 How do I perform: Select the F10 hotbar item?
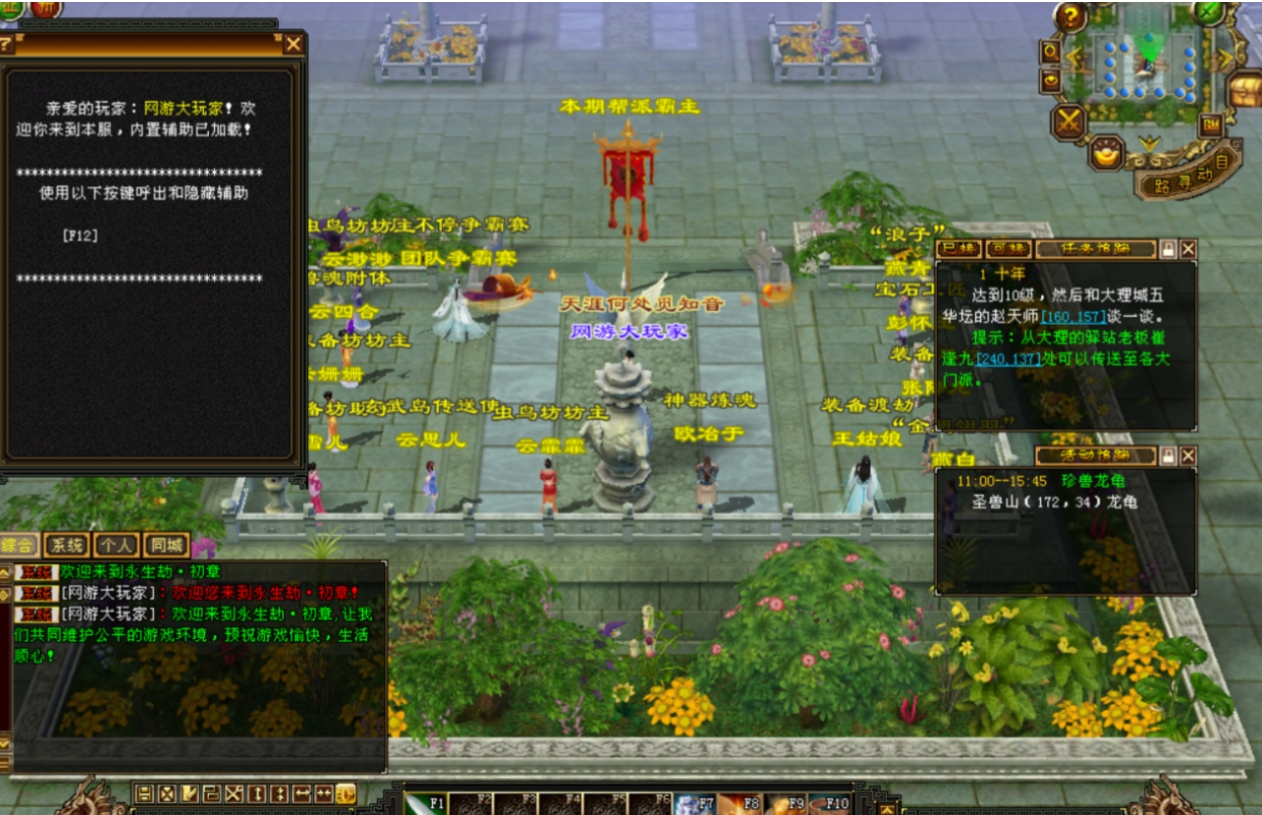[829, 803]
